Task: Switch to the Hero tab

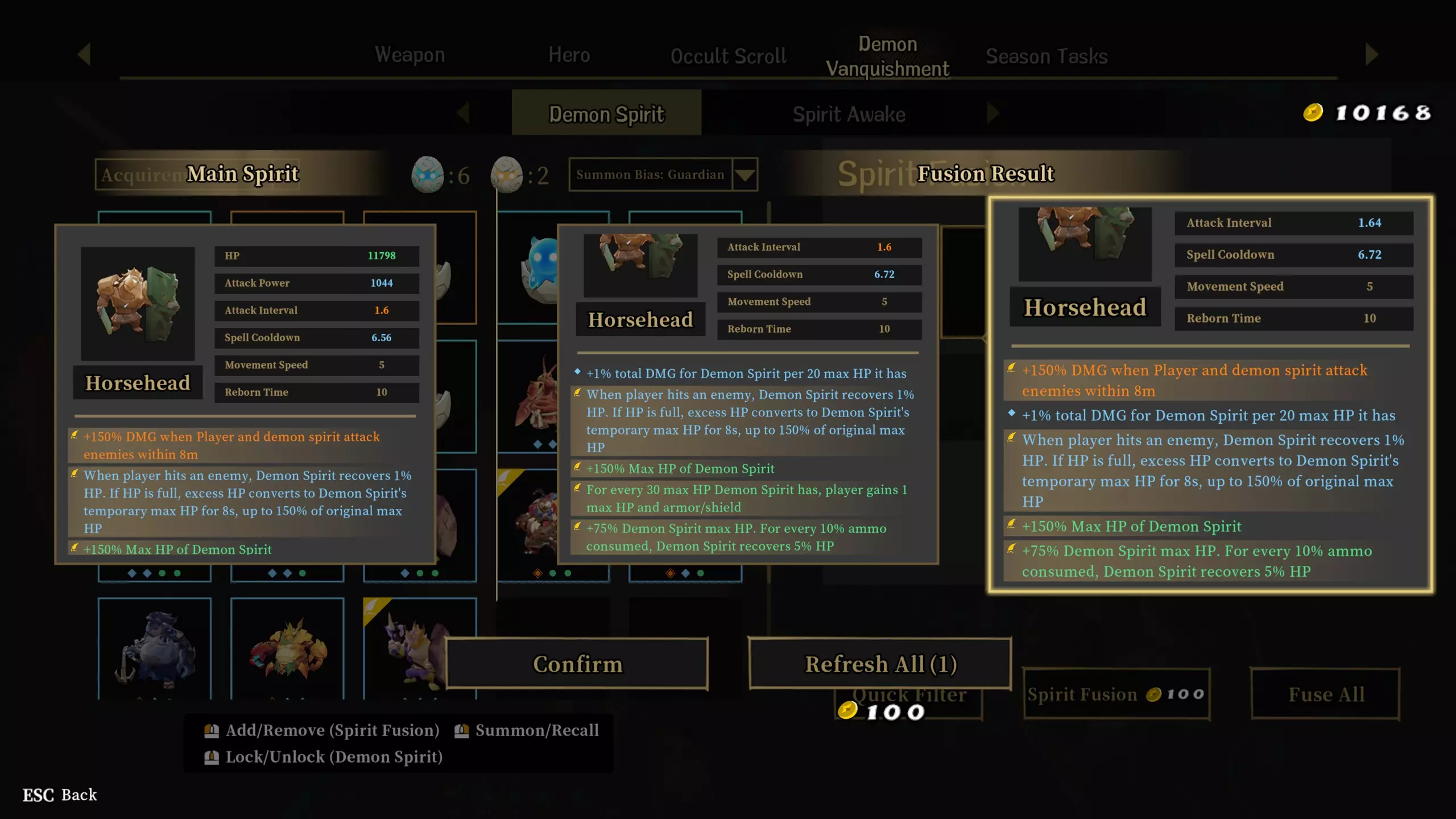Action: click(569, 55)
